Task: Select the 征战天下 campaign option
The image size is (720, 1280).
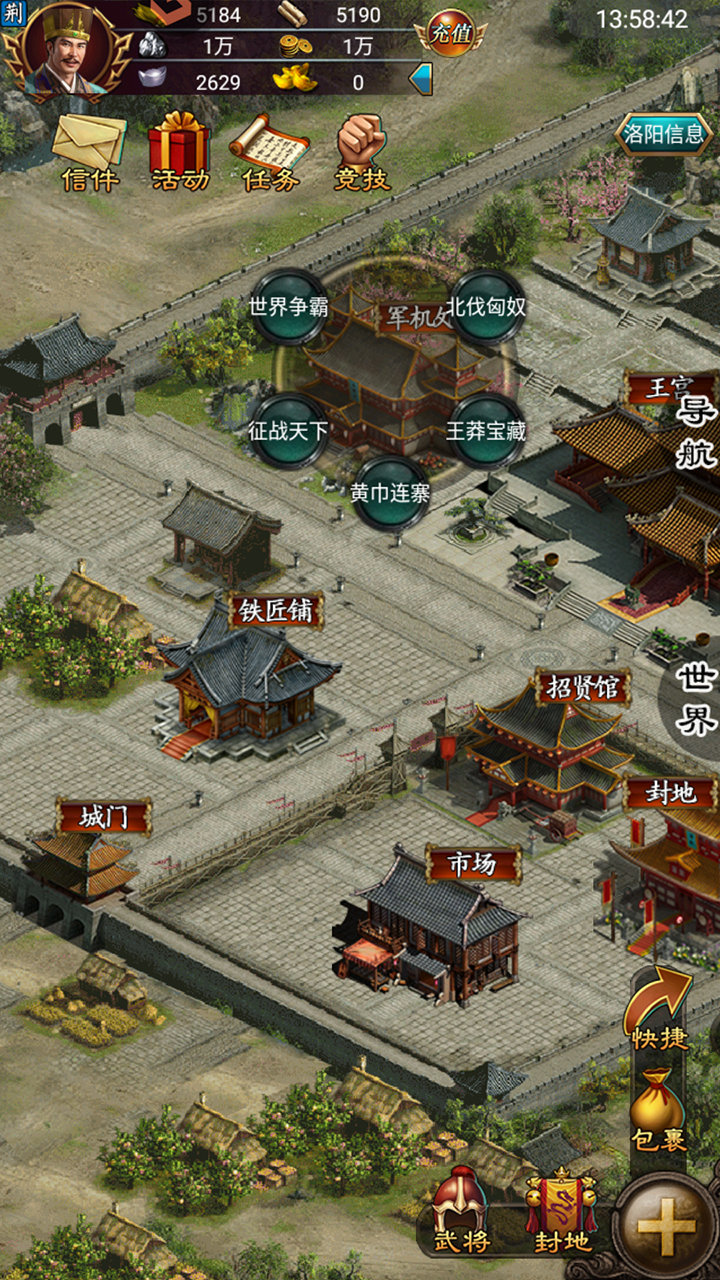Action: point(288,432)
